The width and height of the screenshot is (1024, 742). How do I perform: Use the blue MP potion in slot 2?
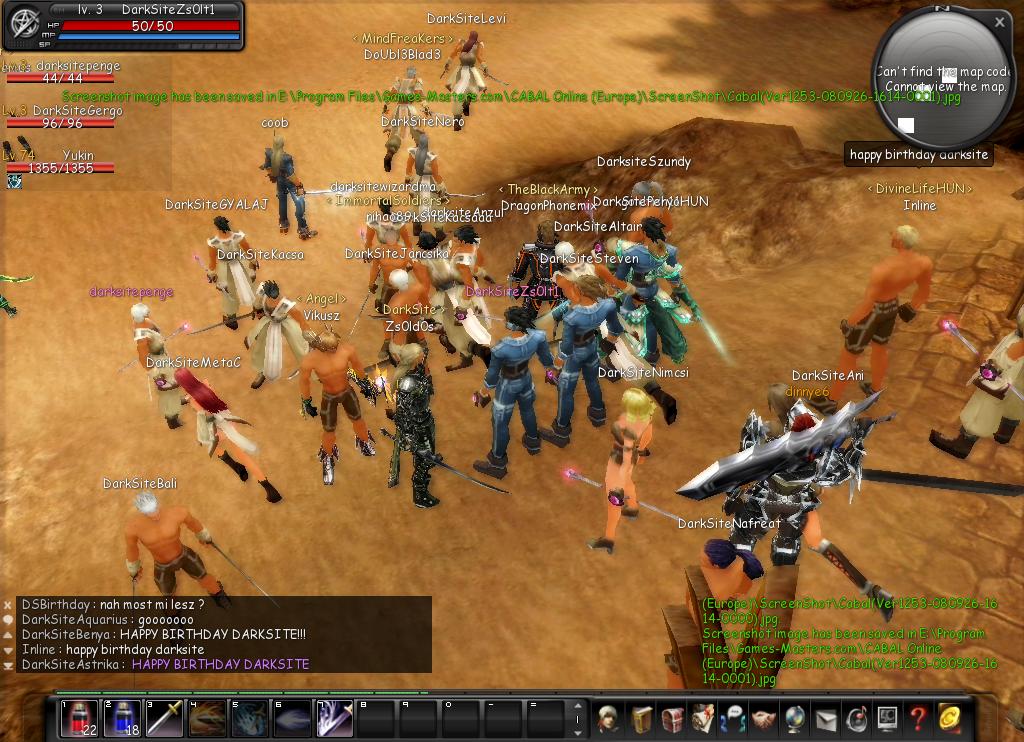coord(122,718)
